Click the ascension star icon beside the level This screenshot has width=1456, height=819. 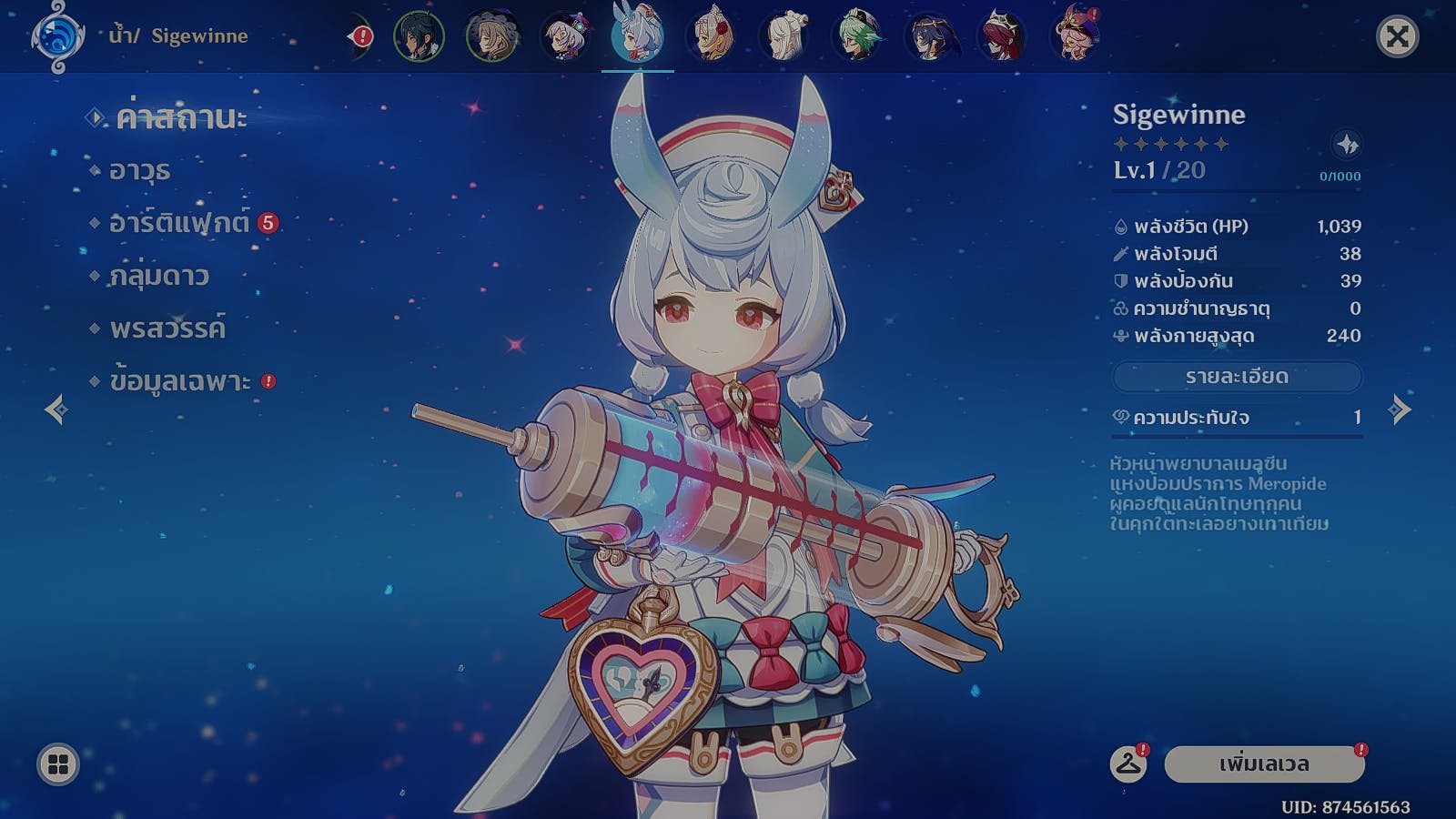[1347, 144]
